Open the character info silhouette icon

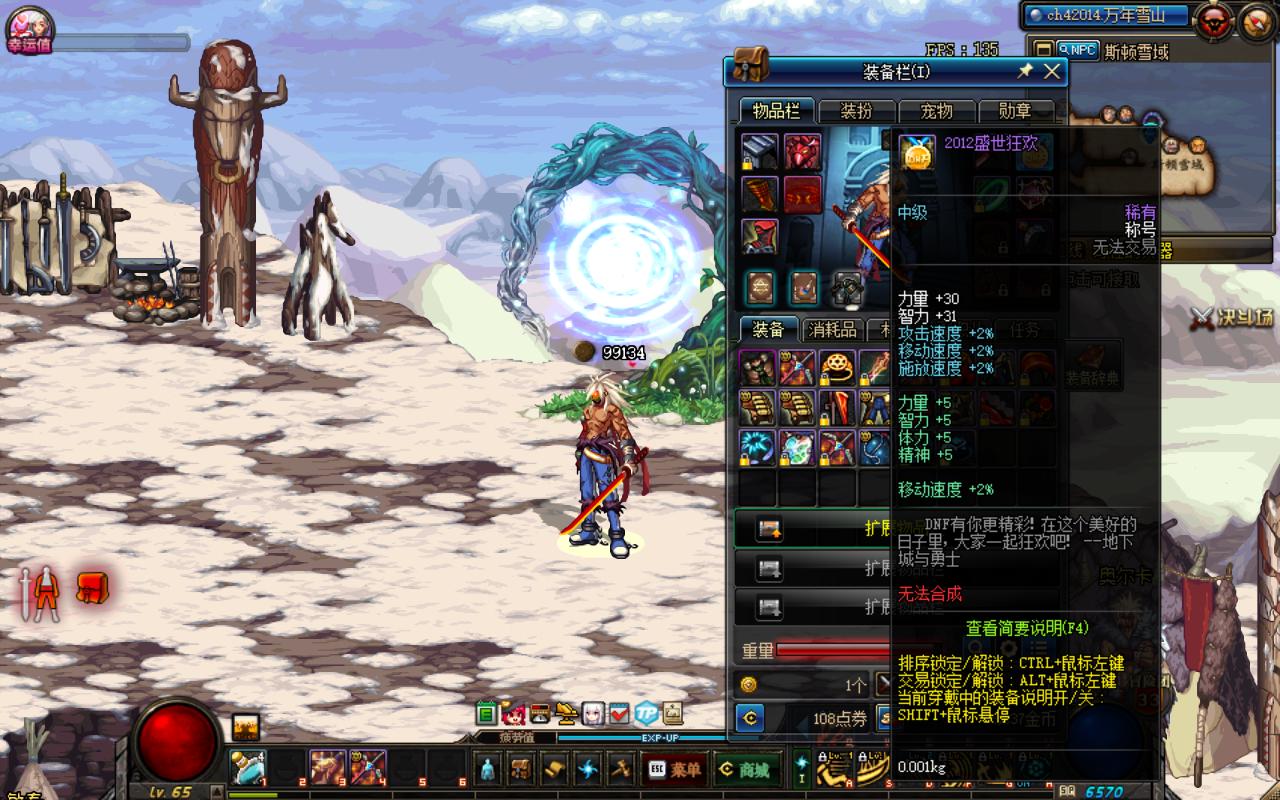point(487,769)
